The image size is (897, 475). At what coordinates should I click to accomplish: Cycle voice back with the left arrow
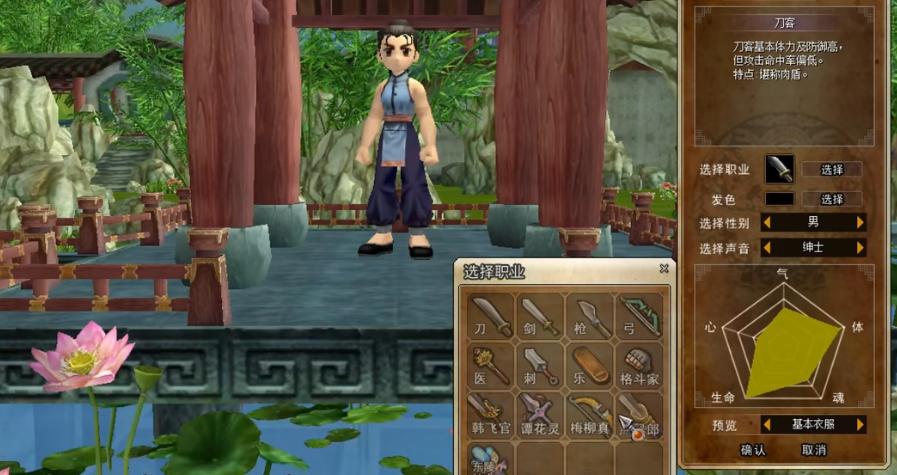[x=767, y=247]
